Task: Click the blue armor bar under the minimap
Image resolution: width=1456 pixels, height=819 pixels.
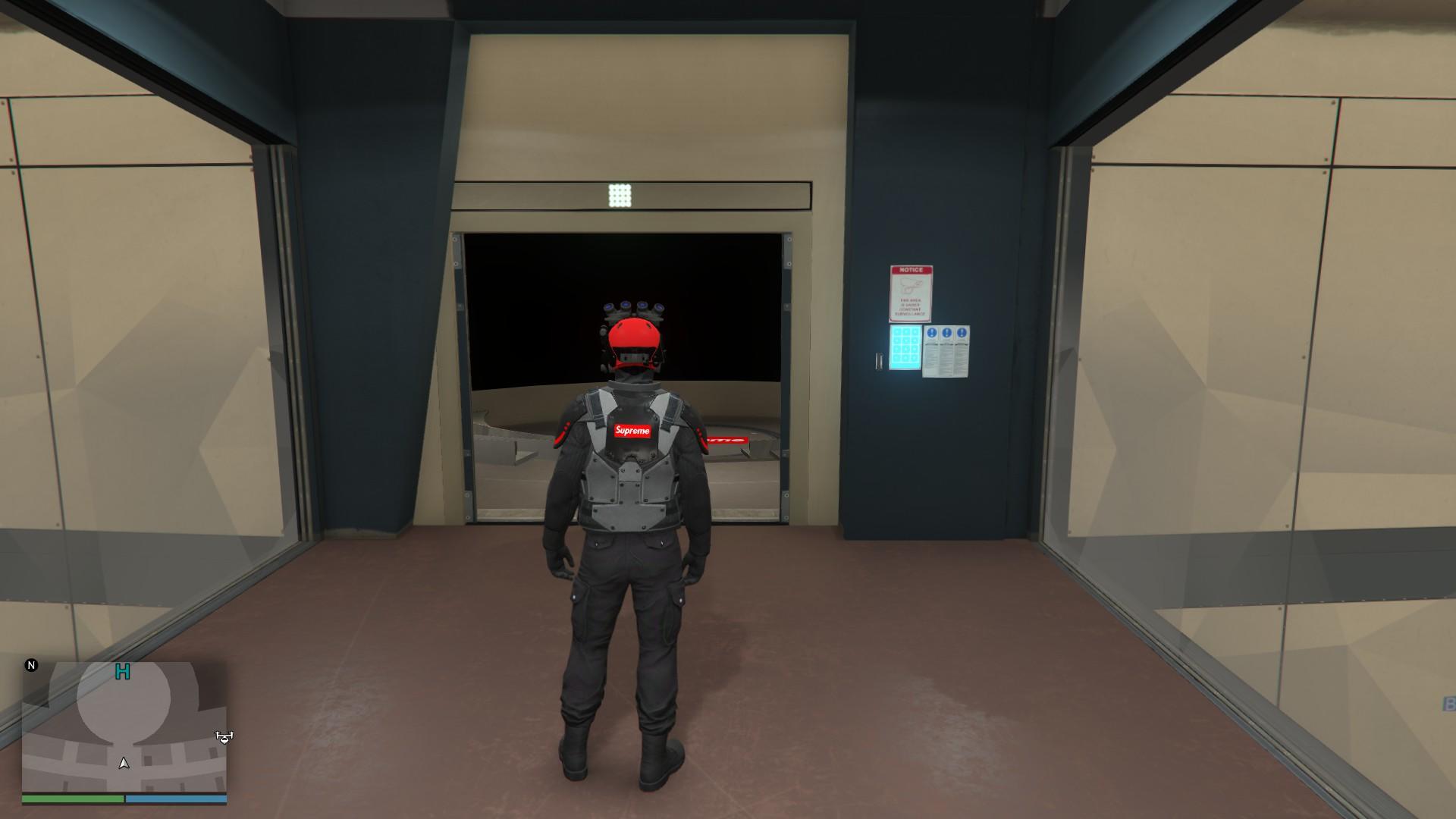Action: pyautogui.click(x=176, y=799)
